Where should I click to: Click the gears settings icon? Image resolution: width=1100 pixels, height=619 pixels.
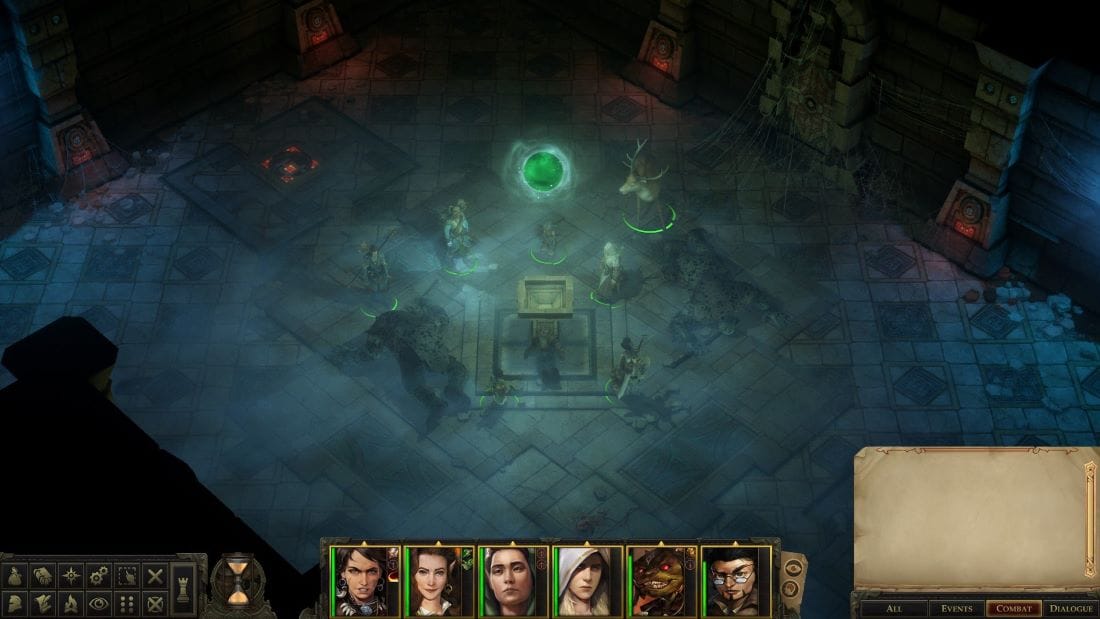coord(98,577)
